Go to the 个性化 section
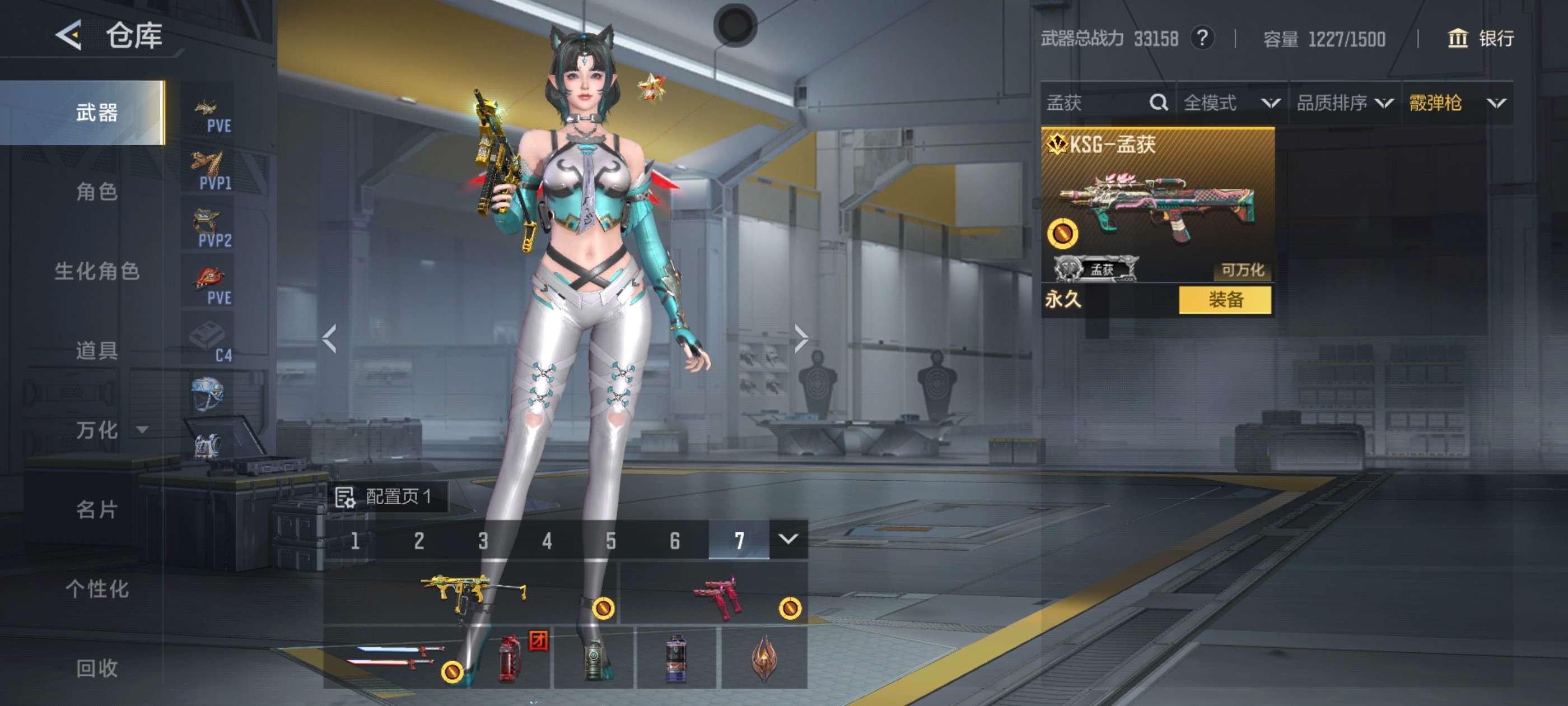The image size is (1568, 706). pyautogui.click(x=96, y=588)
